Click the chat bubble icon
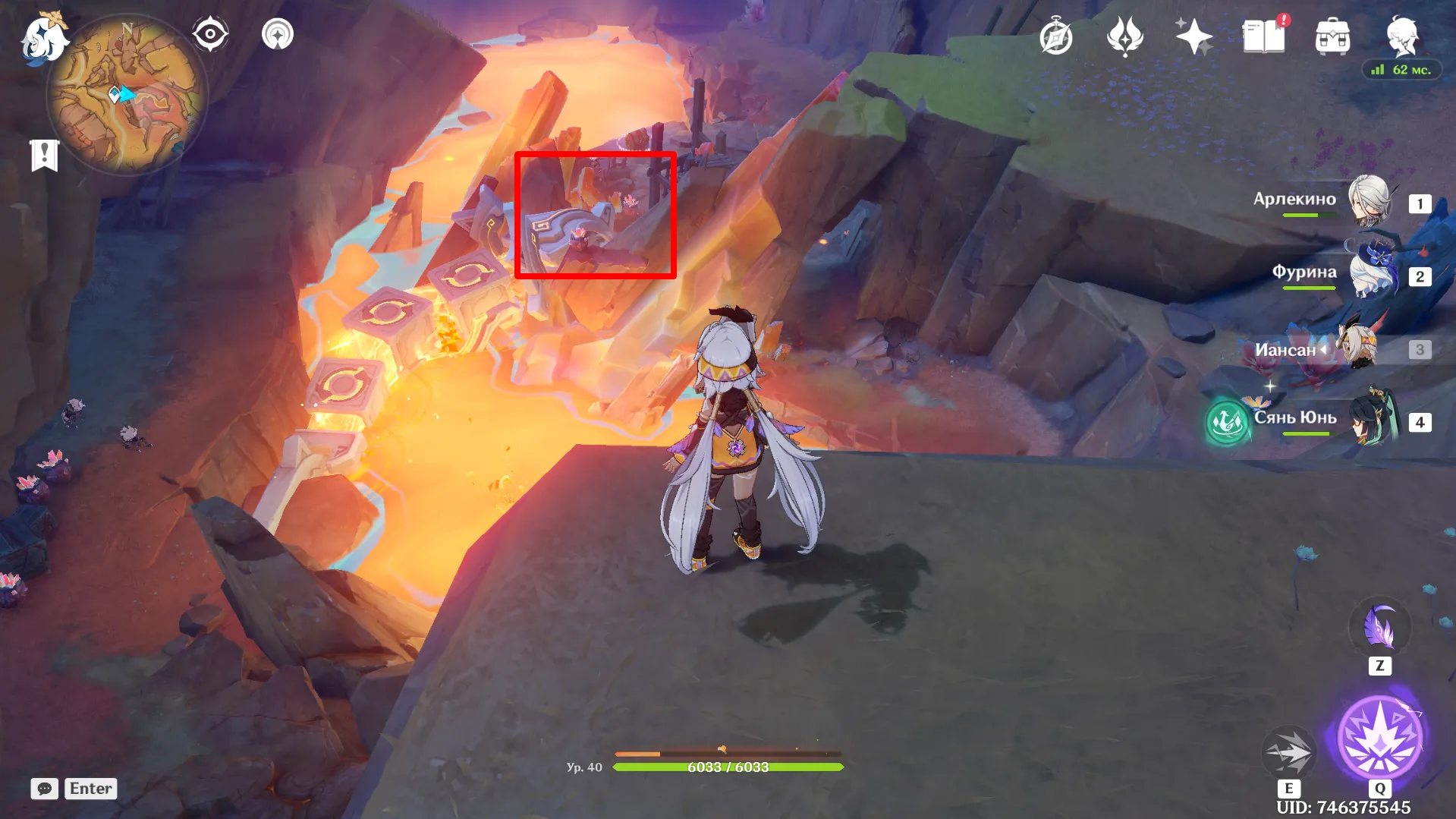Image resolution: width=1456 pixels, height=819 pixels. (x=44, y=789)
